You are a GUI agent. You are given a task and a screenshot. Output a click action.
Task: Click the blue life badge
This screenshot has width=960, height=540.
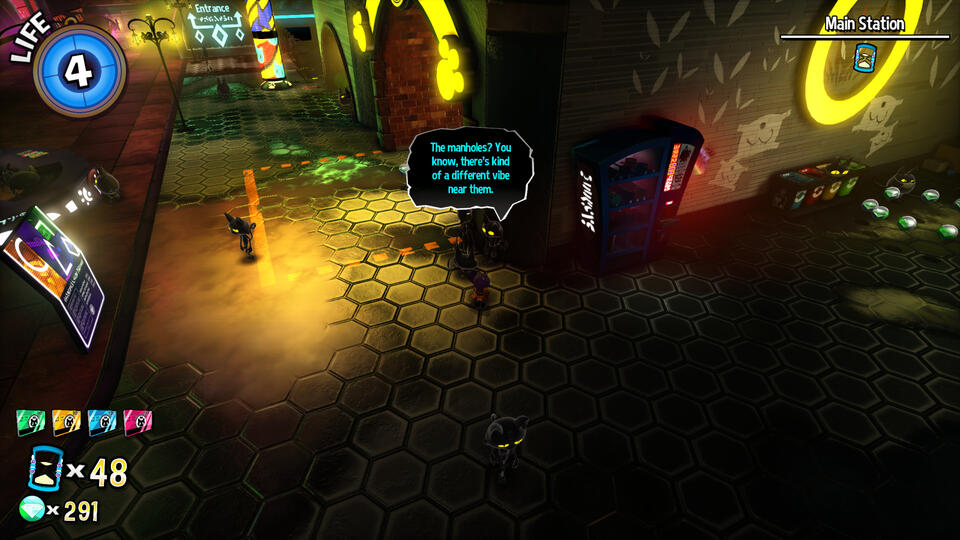[78, 70]
